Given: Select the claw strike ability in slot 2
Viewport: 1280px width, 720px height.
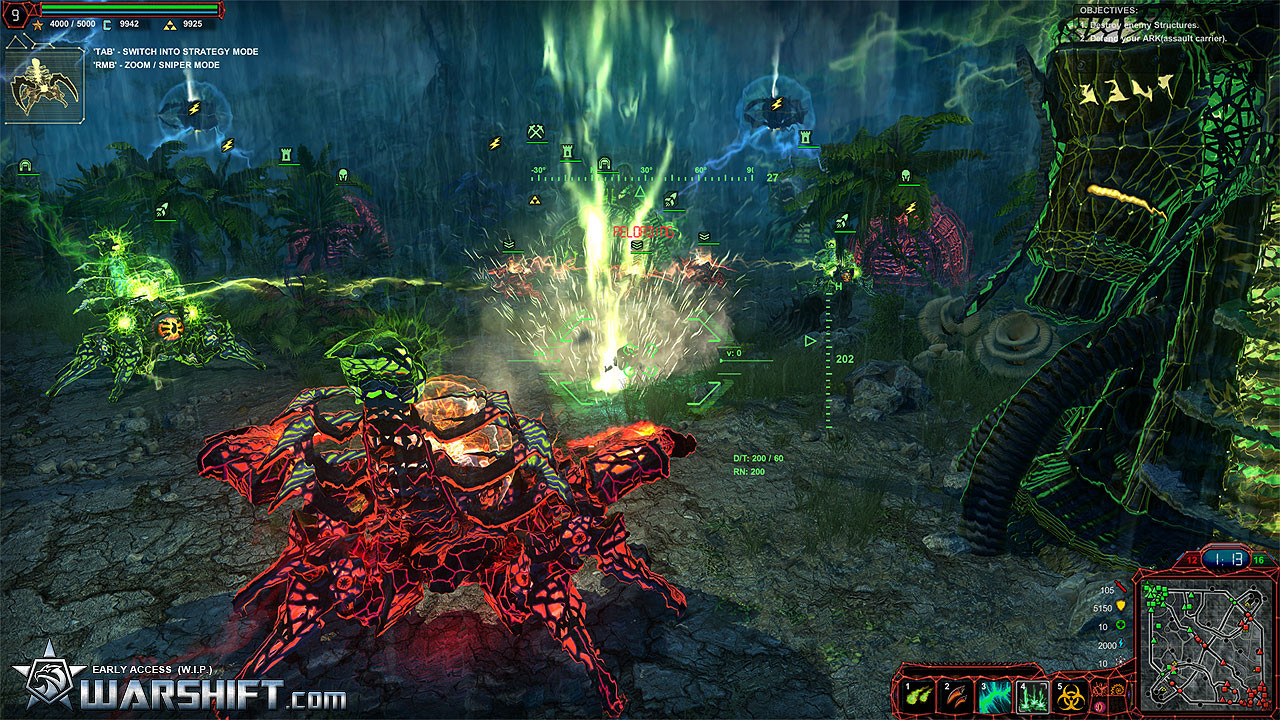Looking at the screenshot, I should click(x=955, y=696).
